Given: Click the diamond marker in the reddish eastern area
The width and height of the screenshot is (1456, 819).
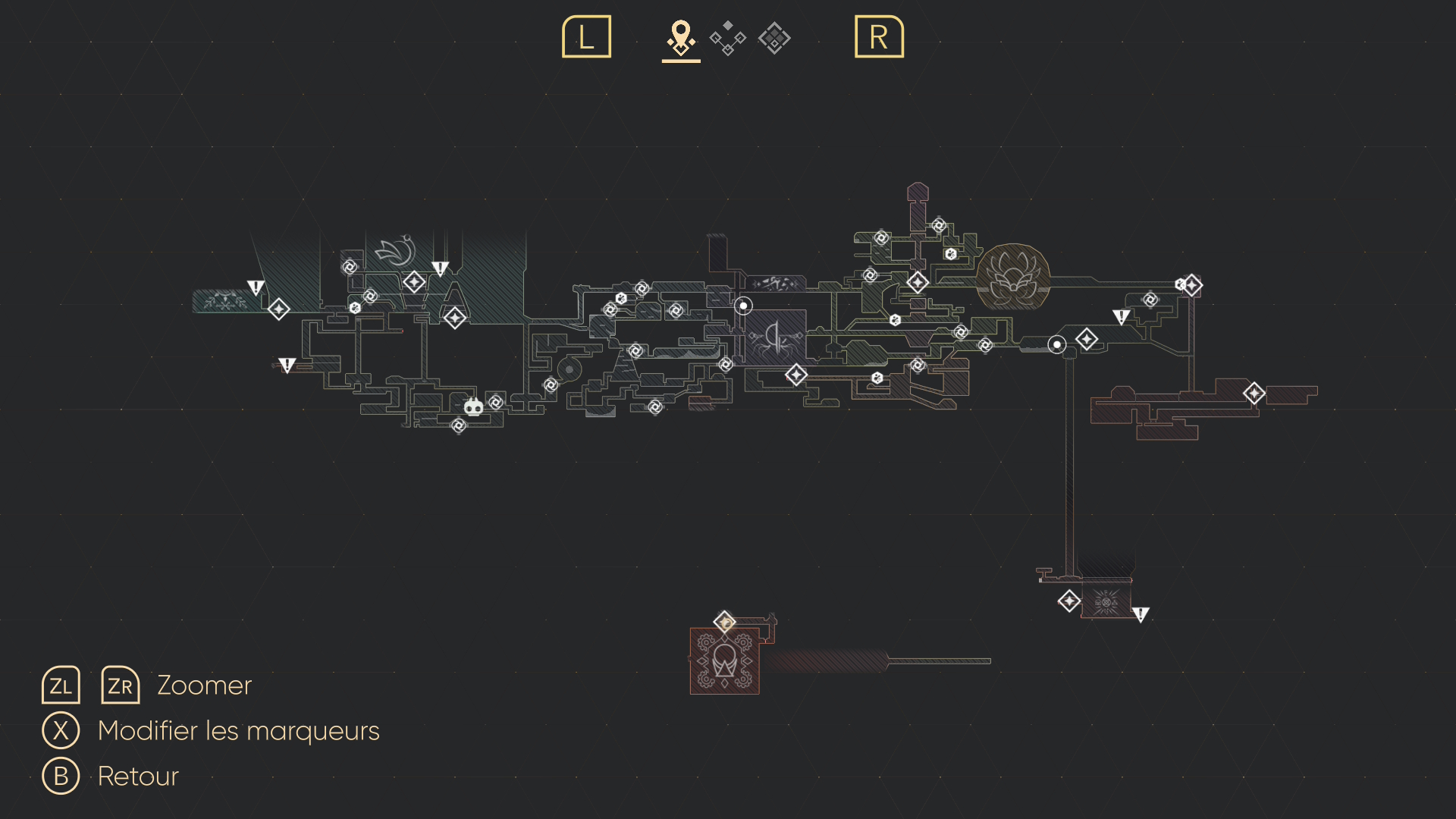Looking at the screenshot, I should pos(1254,393).
